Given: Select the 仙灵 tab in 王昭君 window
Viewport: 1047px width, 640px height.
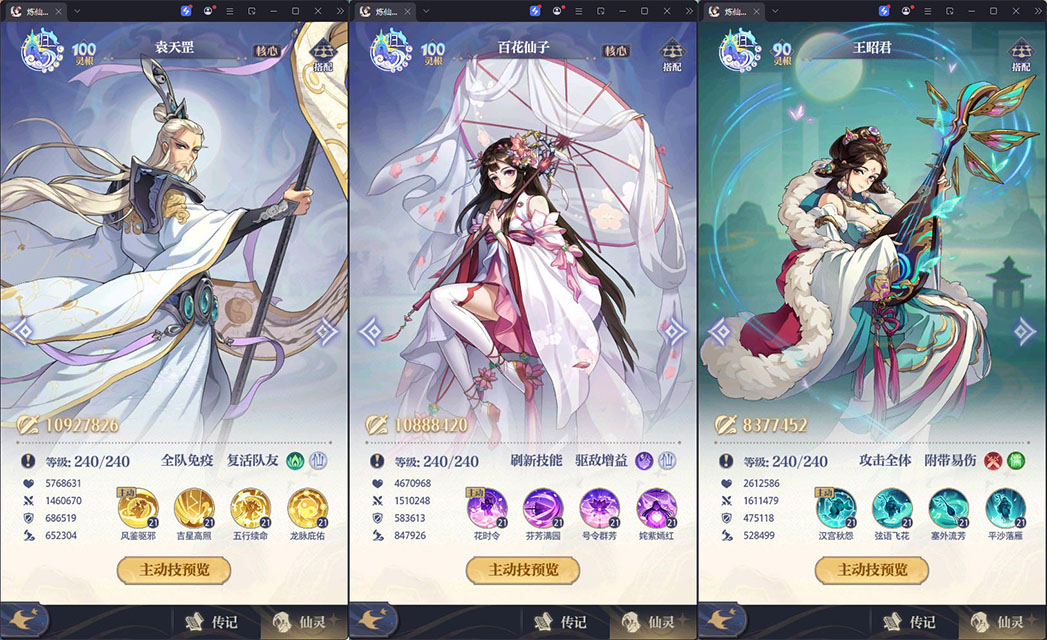Looking at the screenshot, I should [999, 622].
